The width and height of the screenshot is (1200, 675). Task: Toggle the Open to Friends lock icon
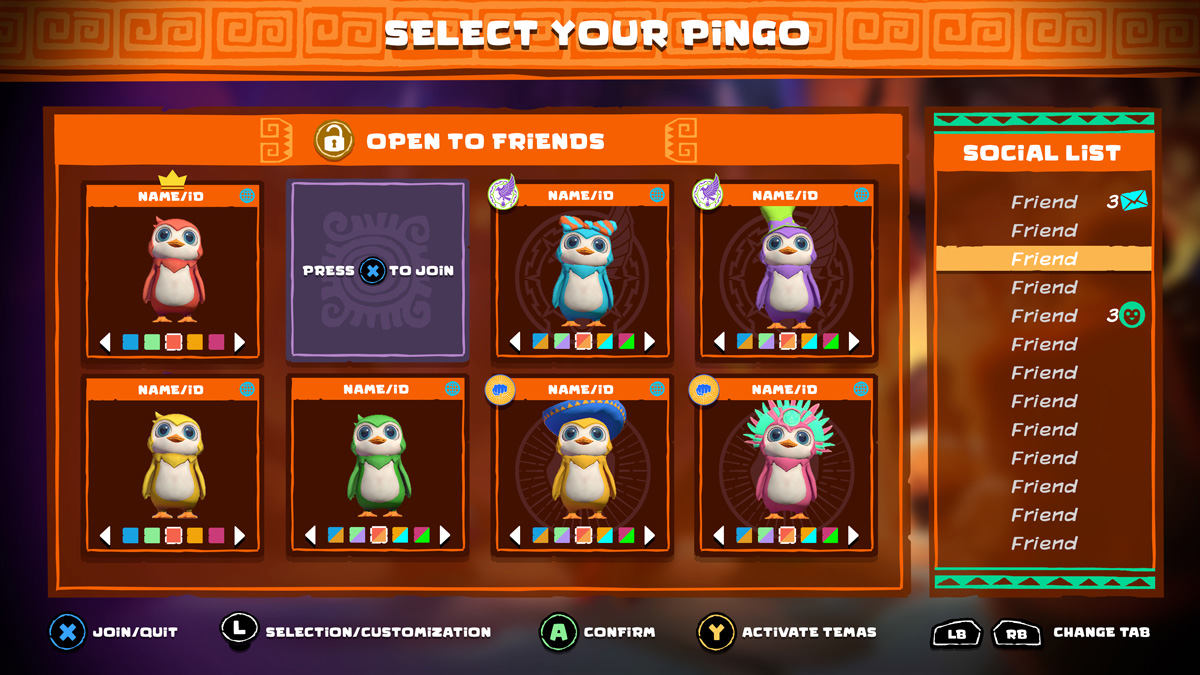pyautogui.click(x=334, y=141)
